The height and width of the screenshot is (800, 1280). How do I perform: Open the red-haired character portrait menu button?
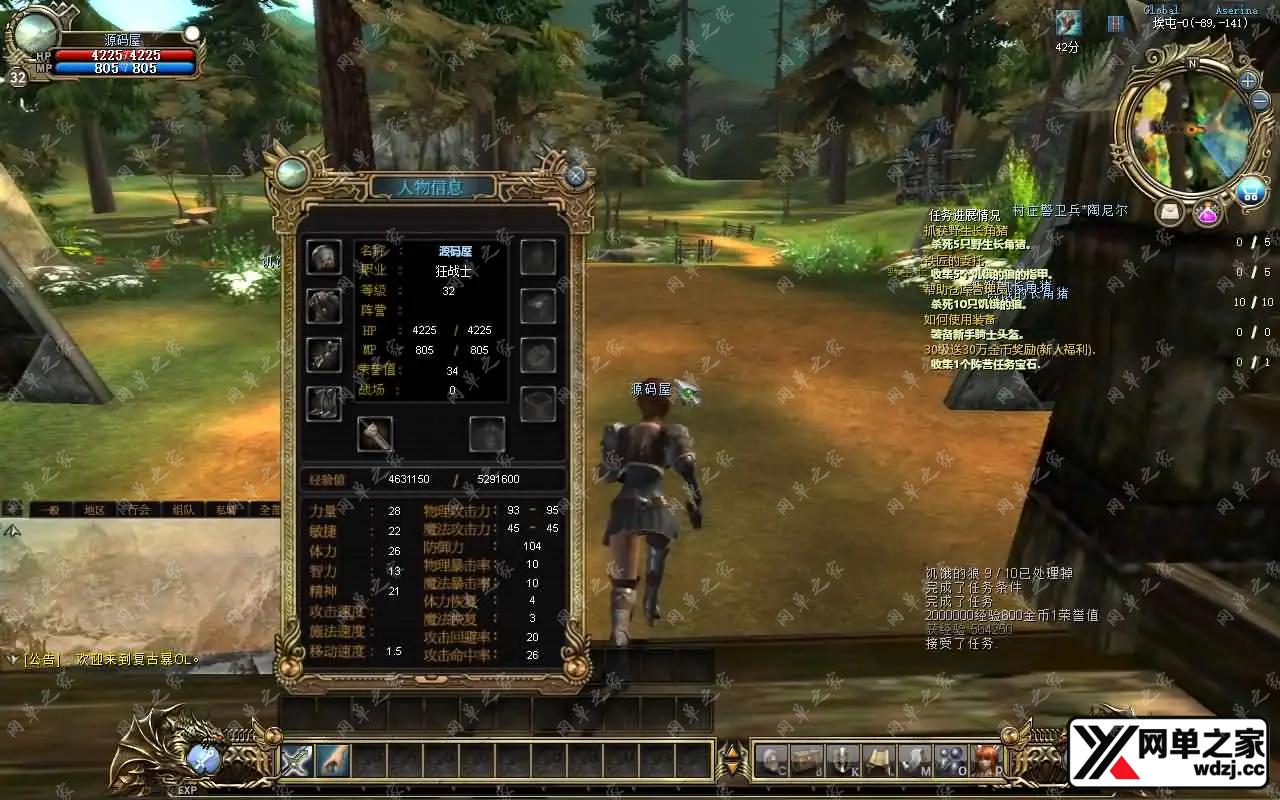(x=986, y=762)
